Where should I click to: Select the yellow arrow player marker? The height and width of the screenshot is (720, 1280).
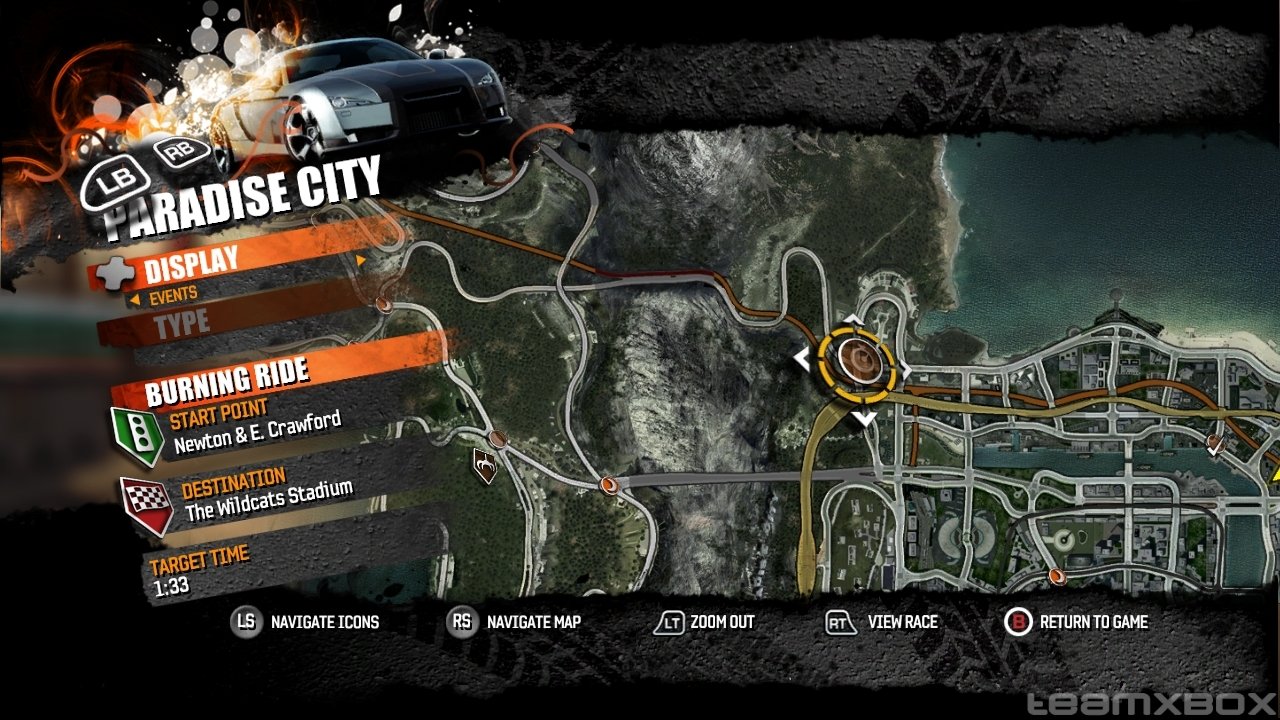[1274, 473]
